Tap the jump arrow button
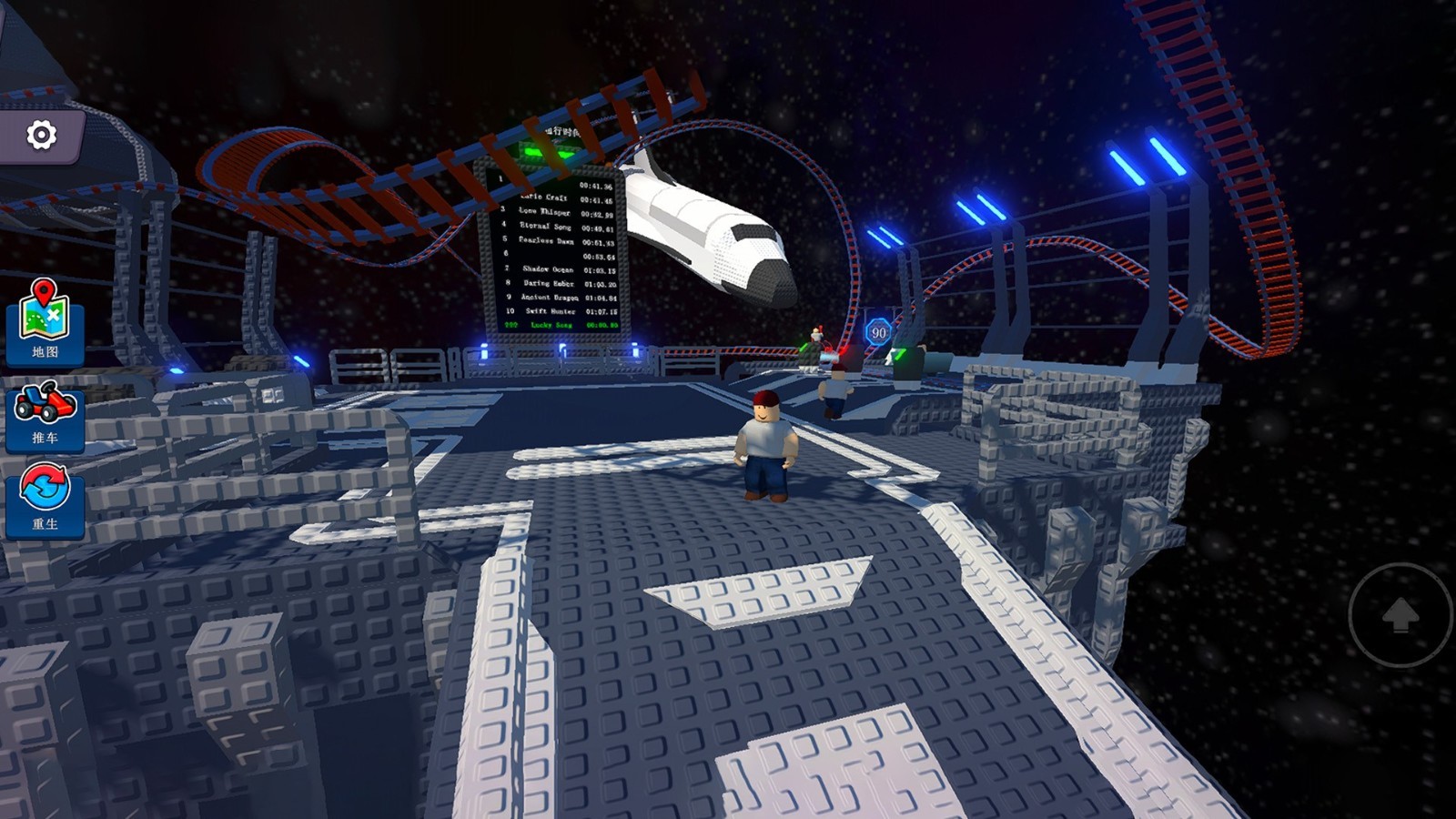The image size is (1456, 819). point(1400,615)
